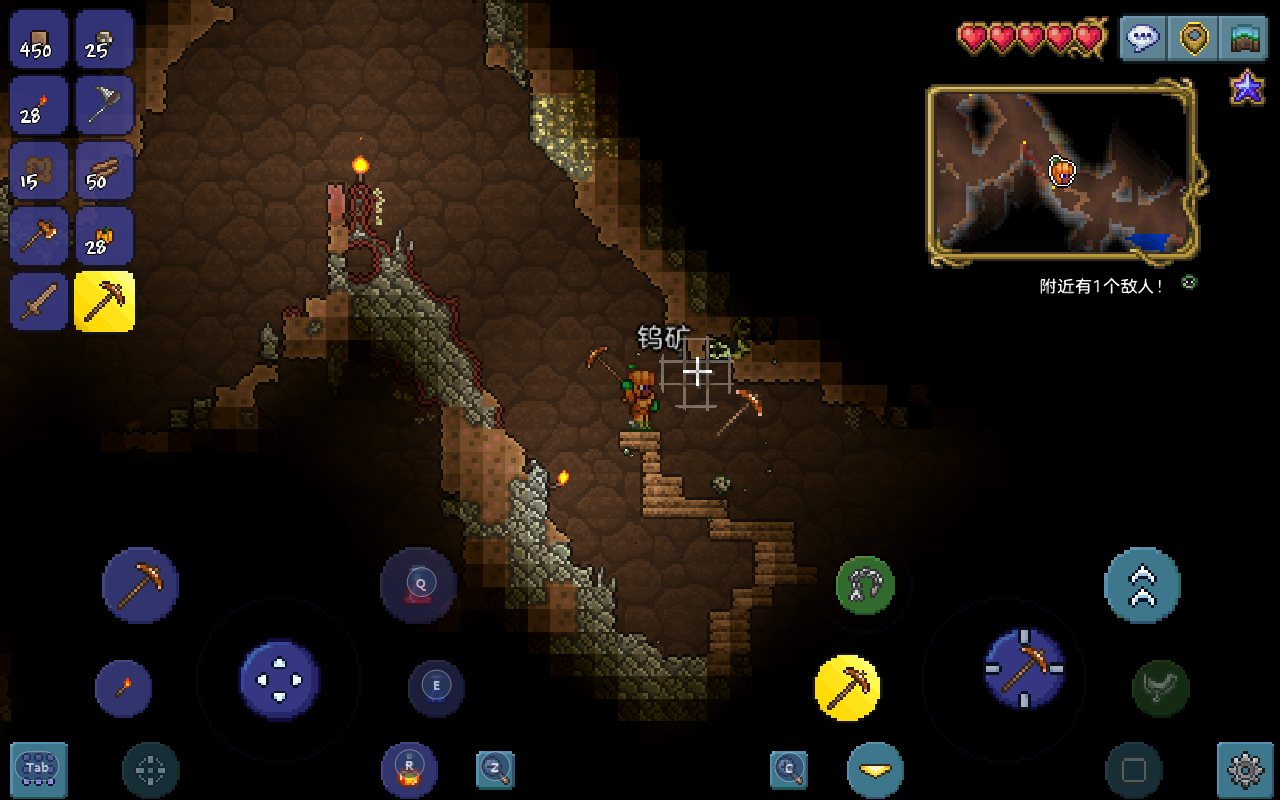
Task: Equip the wooden sword slot
Action: click(39, 301)
